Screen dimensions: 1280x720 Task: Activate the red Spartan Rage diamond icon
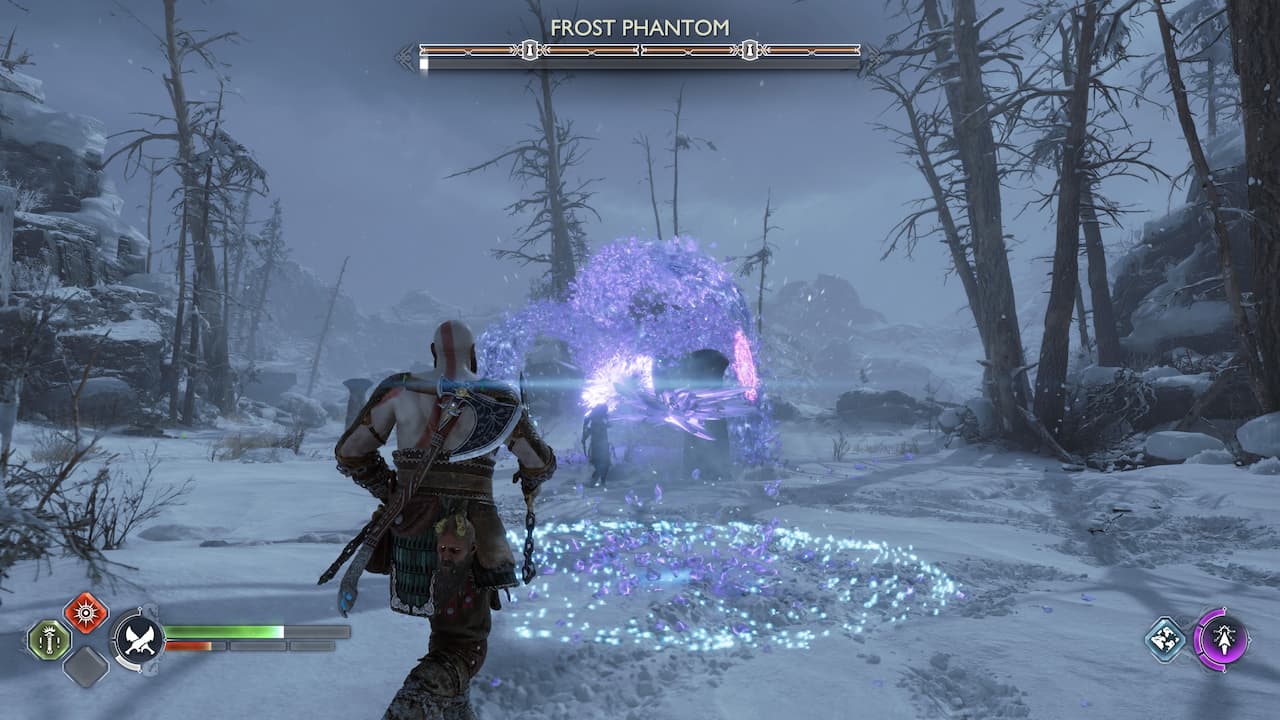[86, 614]
